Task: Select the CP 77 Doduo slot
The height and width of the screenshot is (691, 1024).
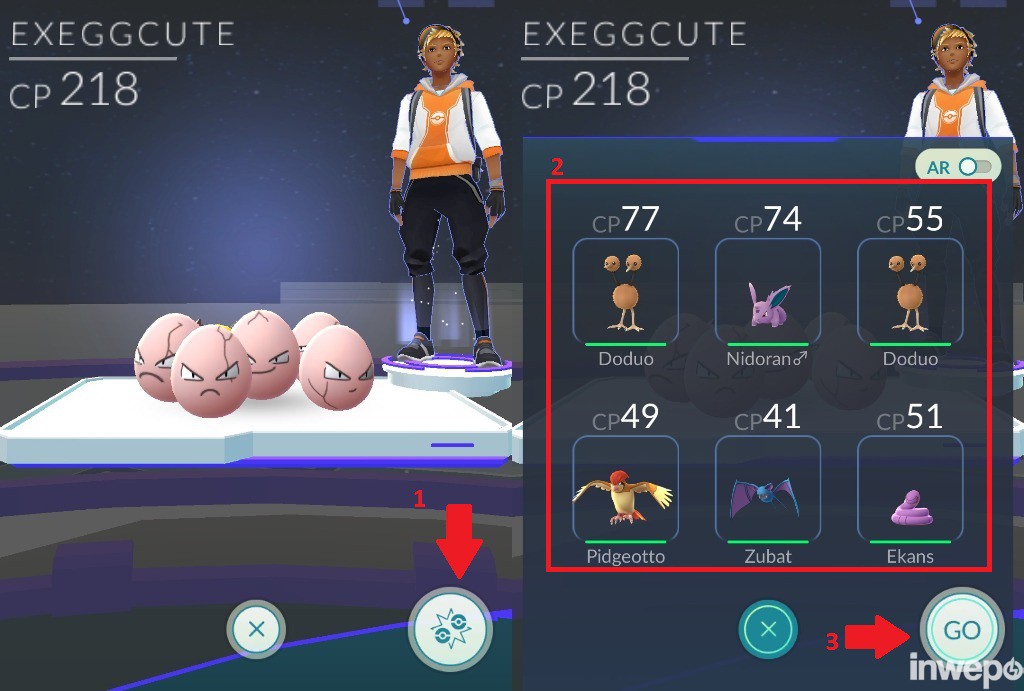Action: point(625,292)
